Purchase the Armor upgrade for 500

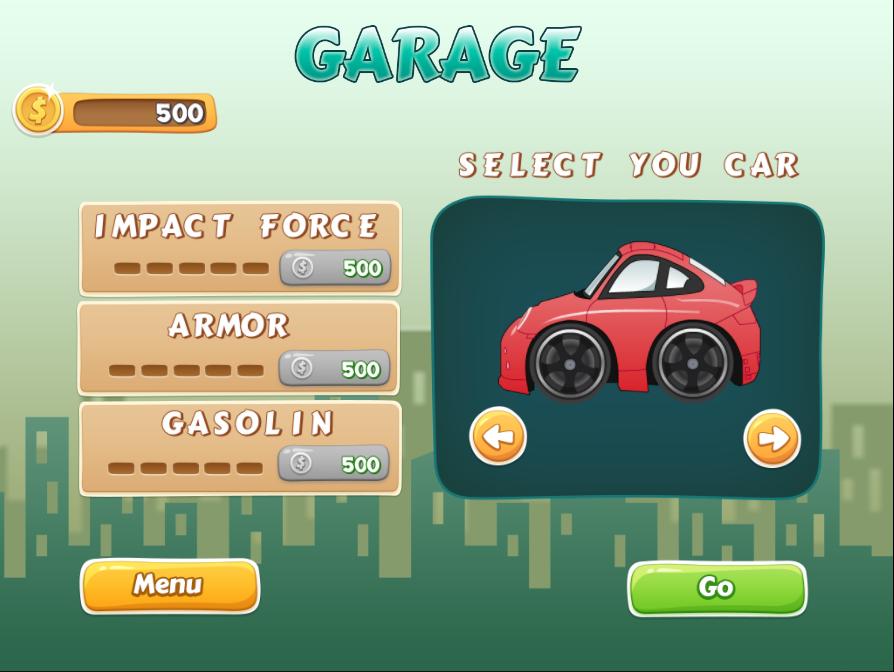coord(334,369)
